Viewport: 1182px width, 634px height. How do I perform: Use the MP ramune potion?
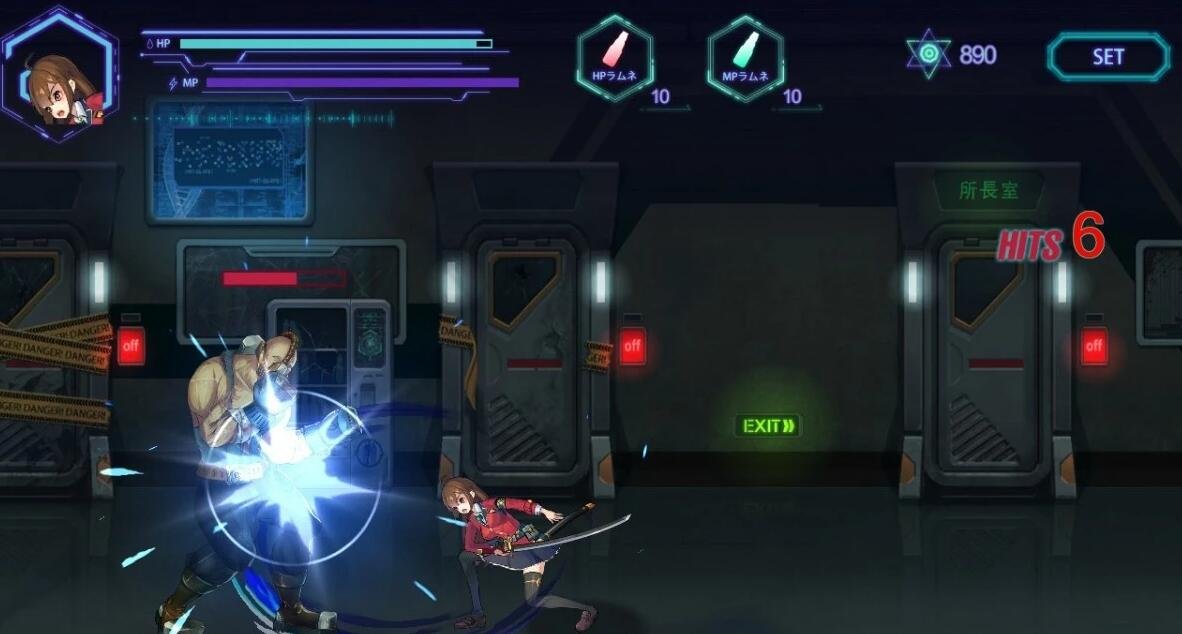point(746,57)
